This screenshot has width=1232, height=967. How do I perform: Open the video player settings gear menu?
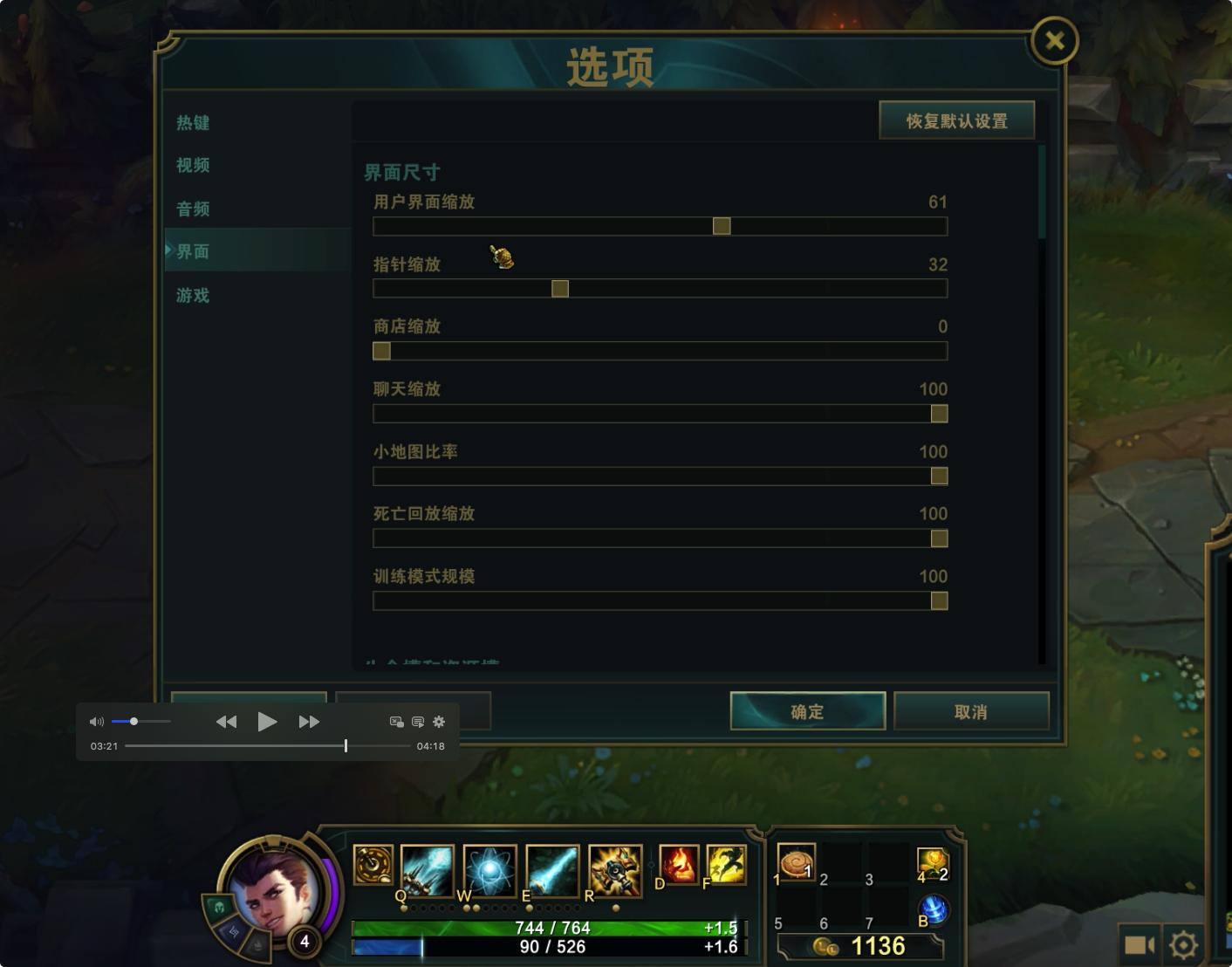439,722
